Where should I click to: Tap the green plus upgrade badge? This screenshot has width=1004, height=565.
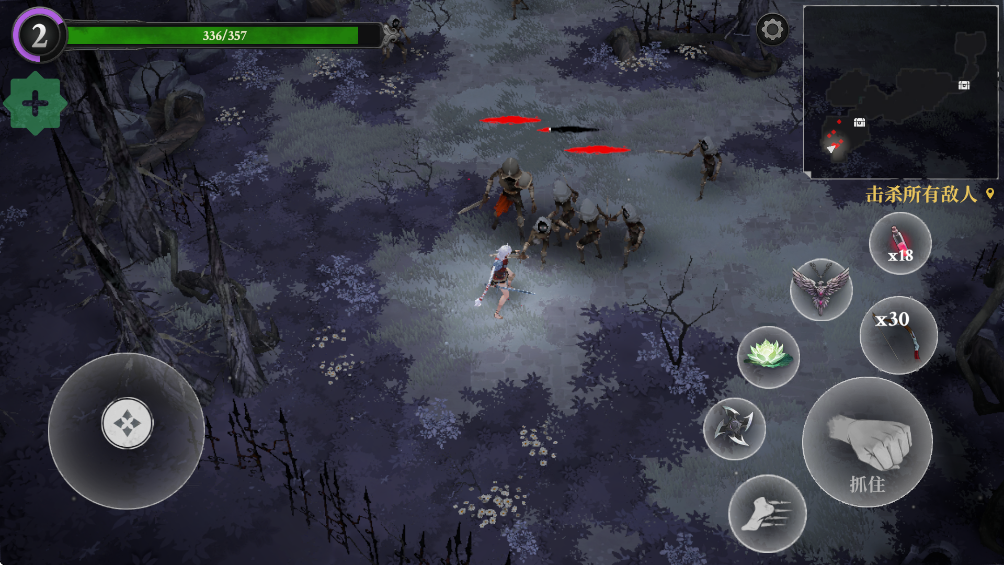(x=35, y=104)
